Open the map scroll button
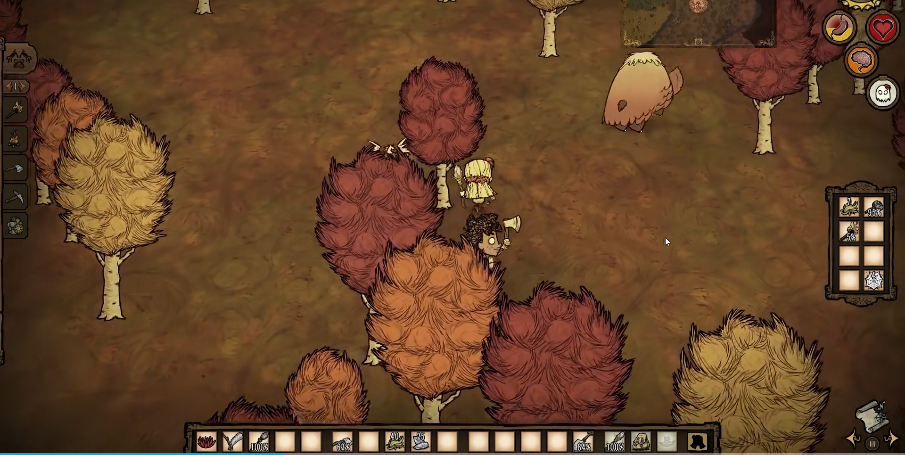The image size is (905, 455). (871, 417)
